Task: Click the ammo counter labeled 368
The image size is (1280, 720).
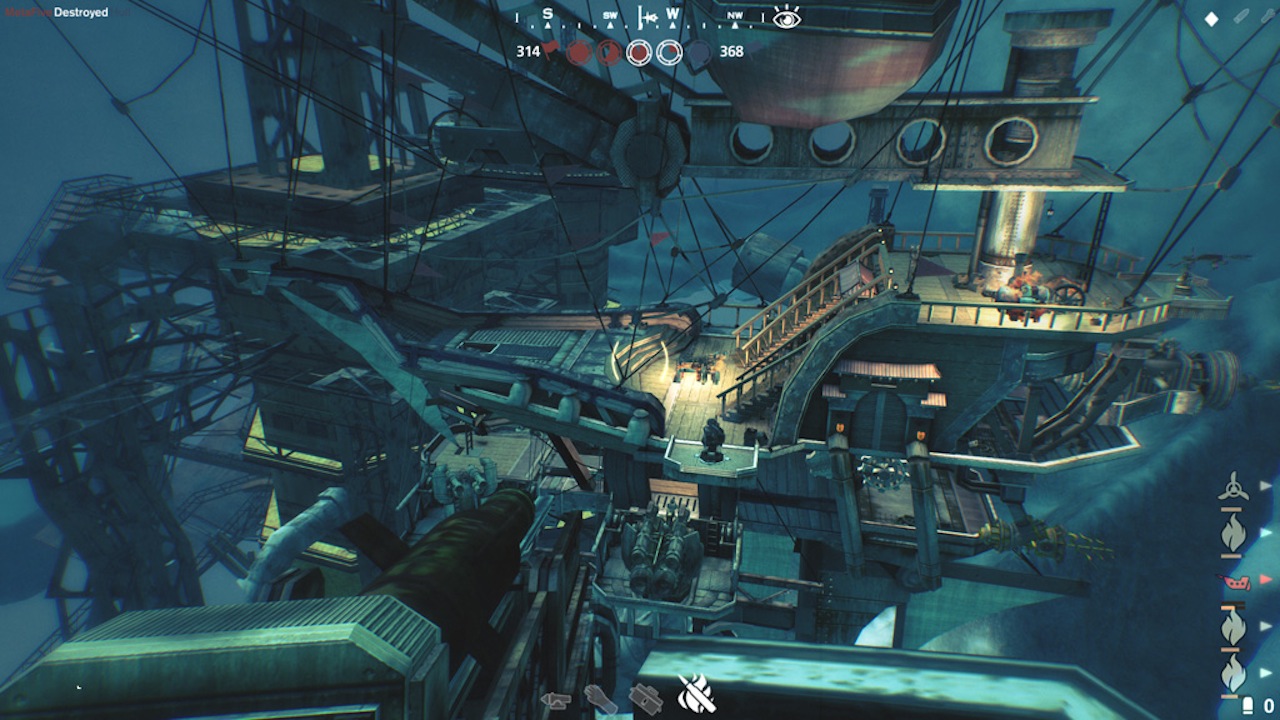Action: pos(730,51)
